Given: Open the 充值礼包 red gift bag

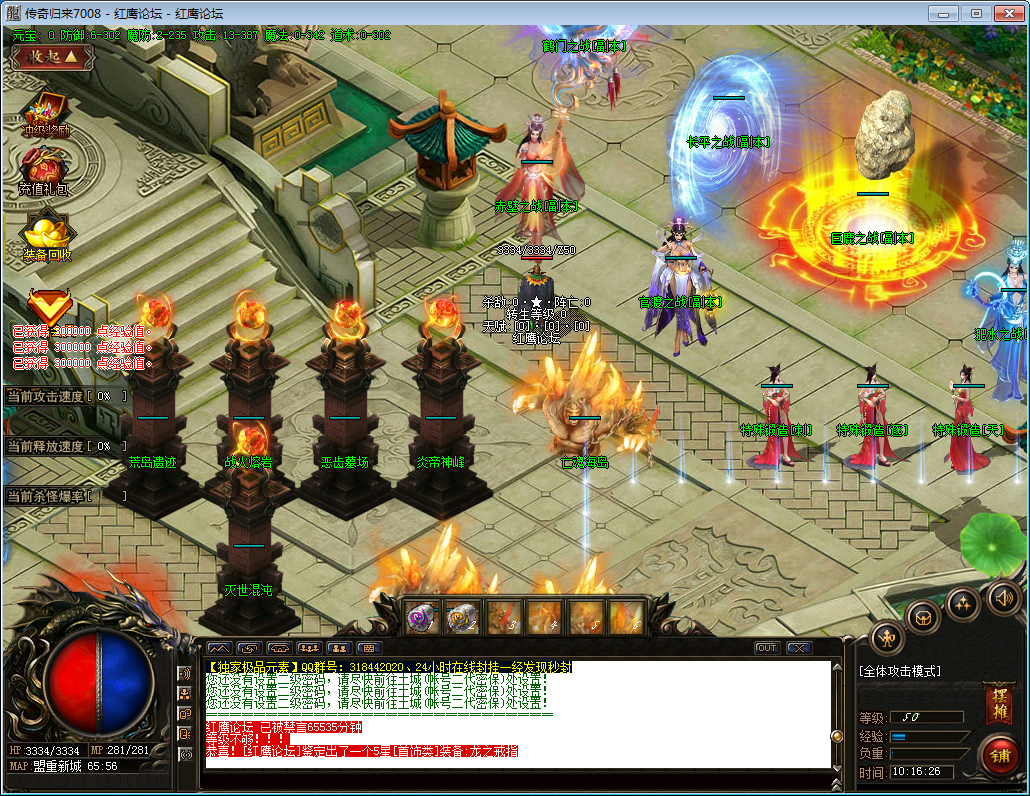Looking at the screenshot, I should (x=45, y=167).
